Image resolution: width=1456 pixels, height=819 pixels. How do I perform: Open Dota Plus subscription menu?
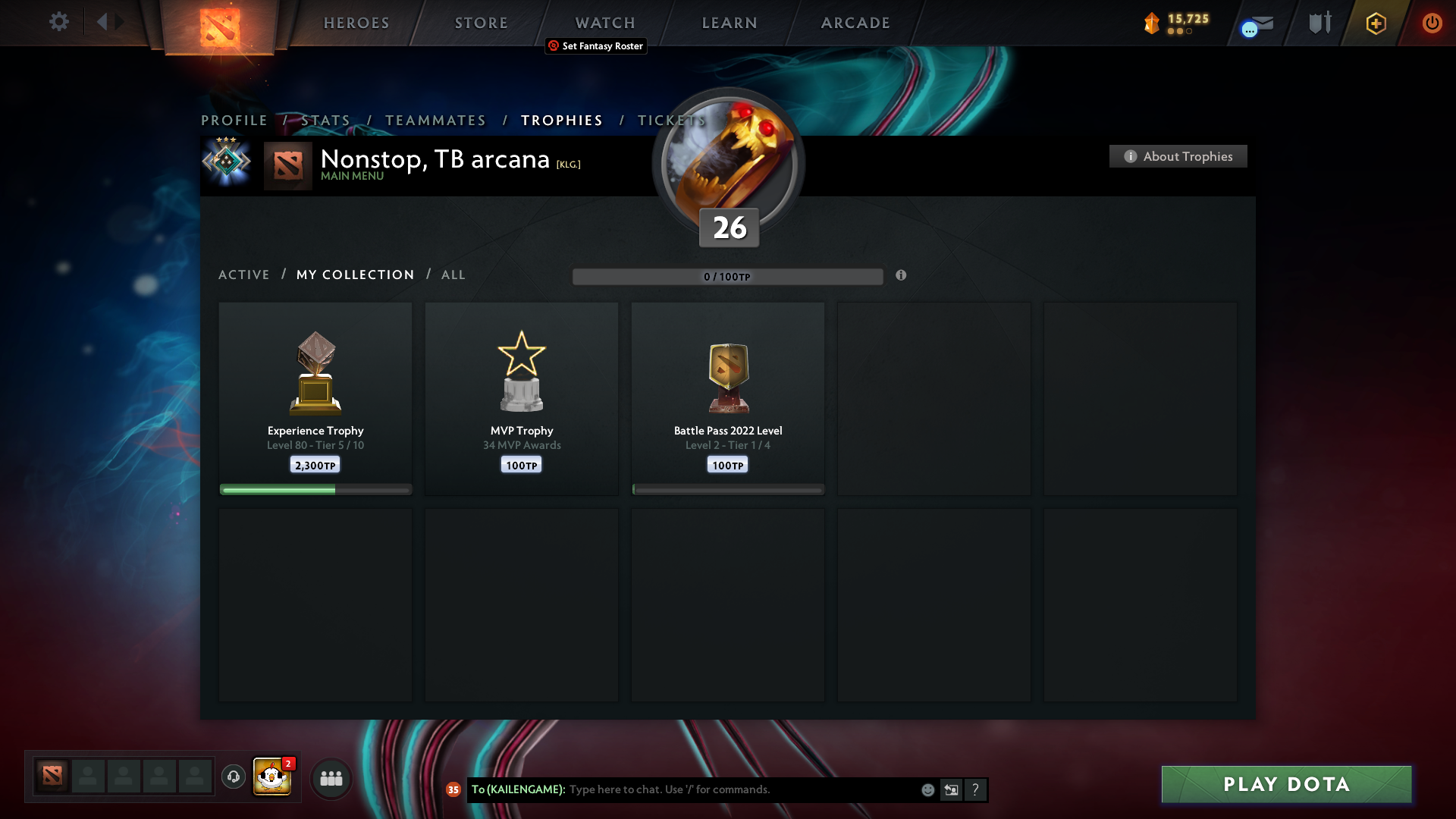click(x=1375, y=23)
